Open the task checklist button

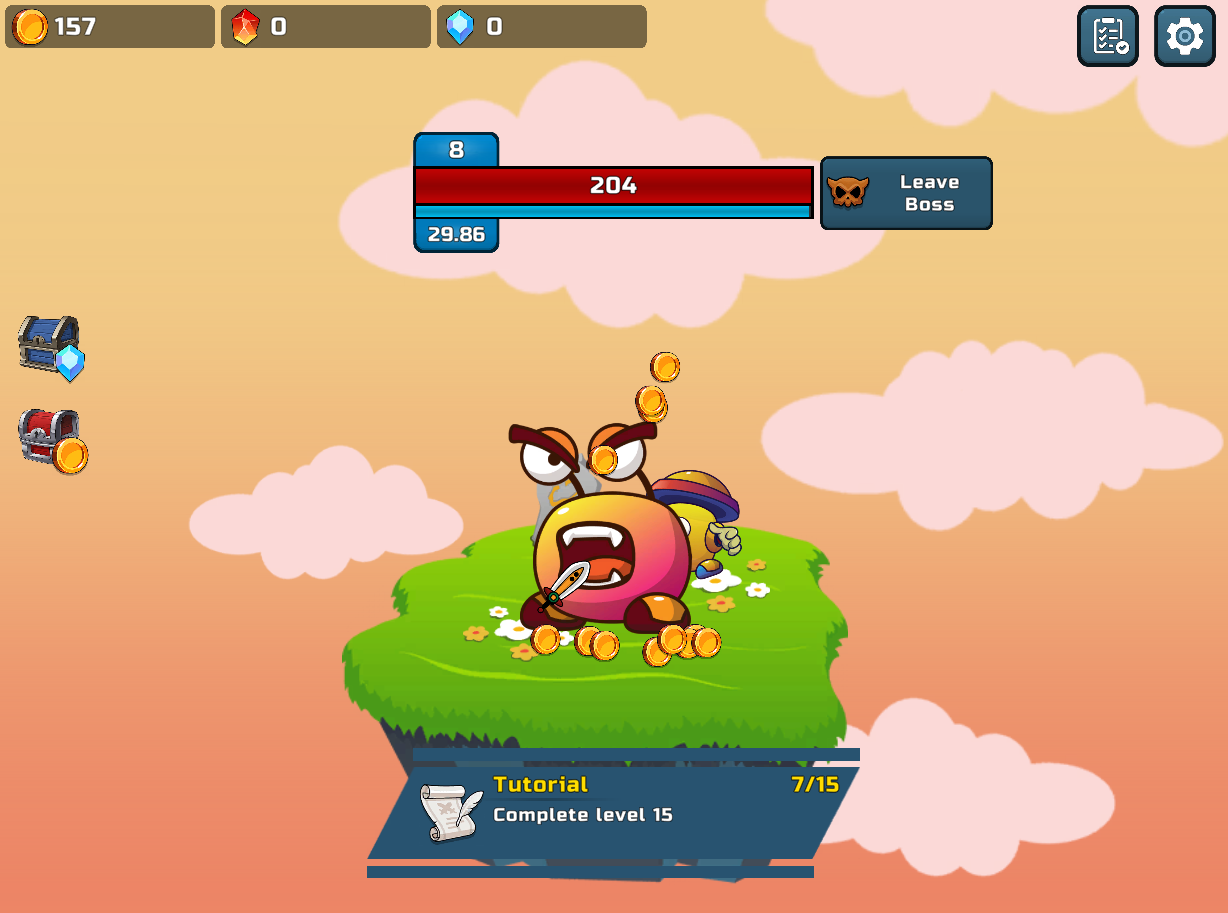point(1107,37)
